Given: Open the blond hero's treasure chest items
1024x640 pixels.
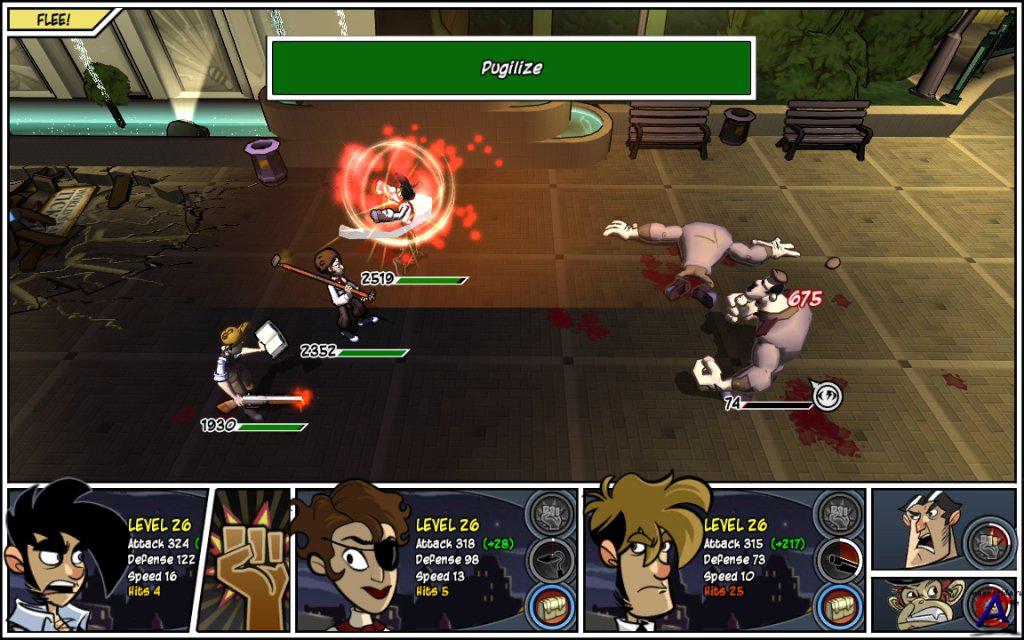Looking at the screenshot, I should (x=839, y=605).
